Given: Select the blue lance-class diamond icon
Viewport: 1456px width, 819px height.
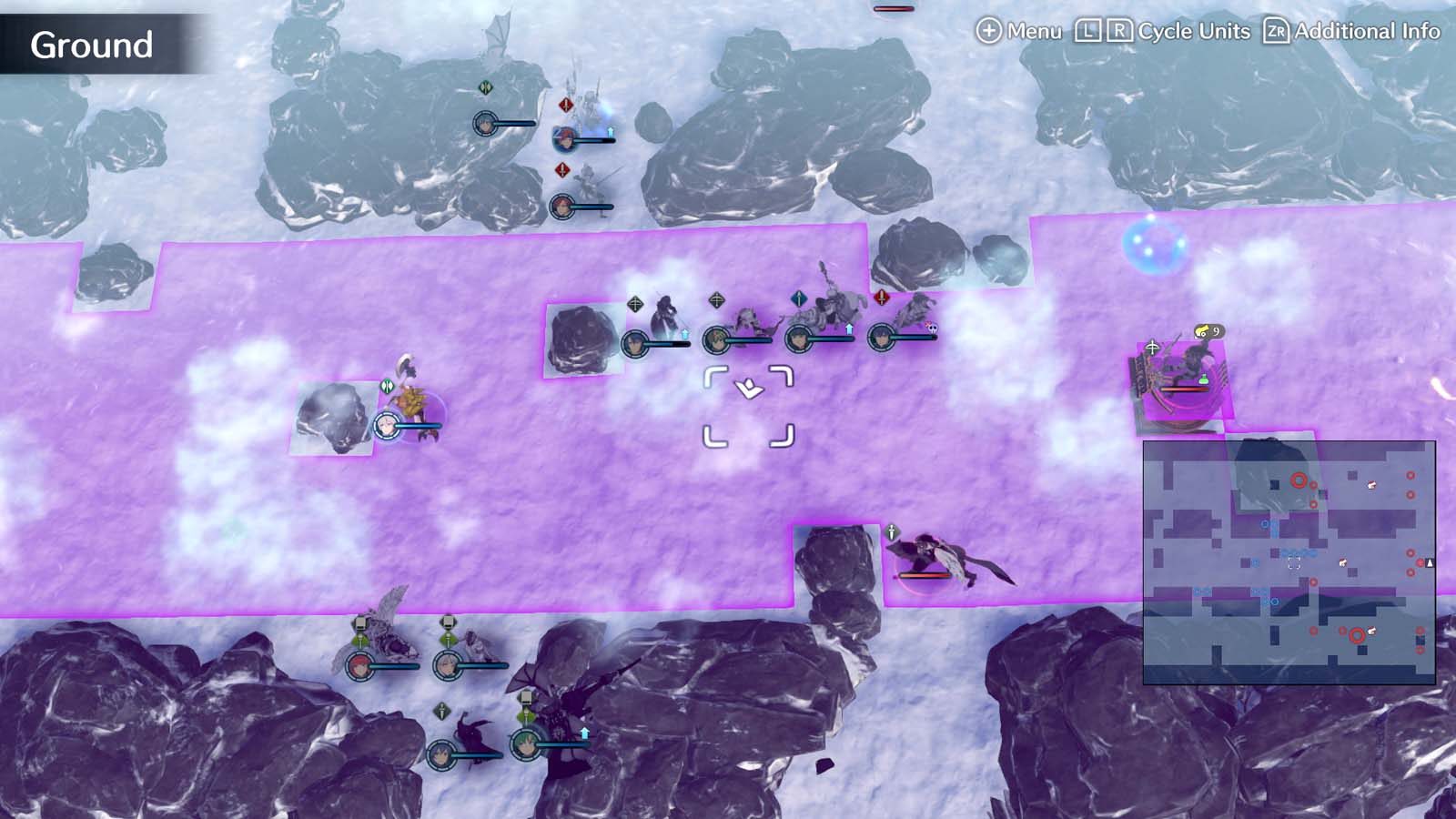Looking at the screenshot, I should click(x=799, y=296).
